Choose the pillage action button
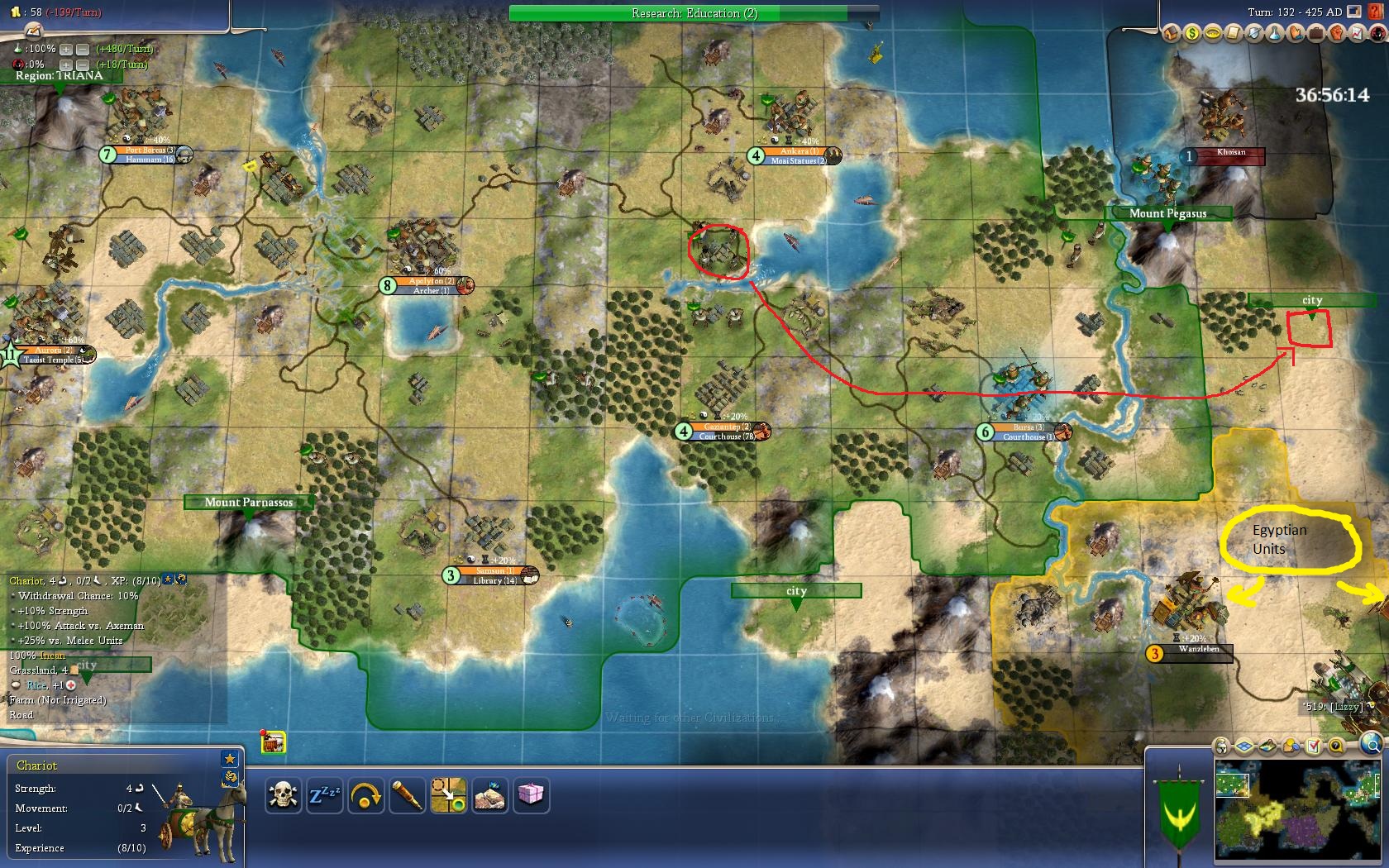1389x868 pixels. pos(489,795)
